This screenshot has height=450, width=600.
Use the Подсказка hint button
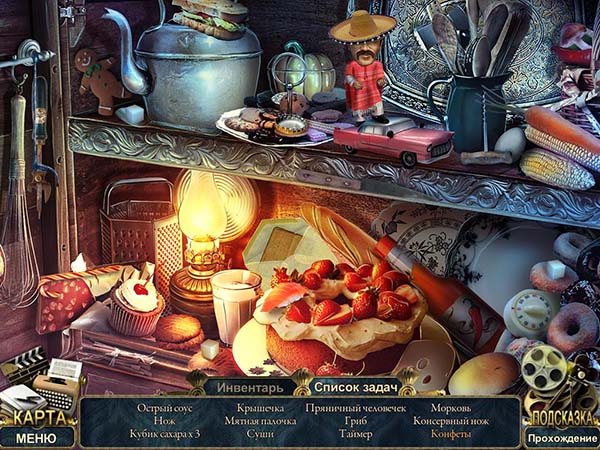(x=560, y=417)
